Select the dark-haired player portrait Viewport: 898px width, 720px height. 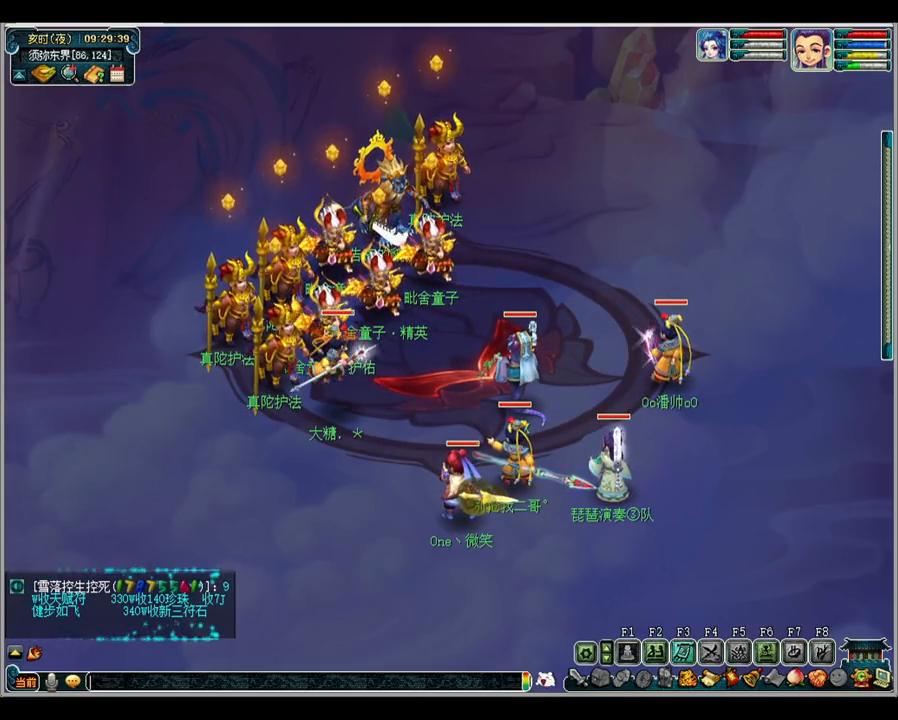click(x=811, y=48)
